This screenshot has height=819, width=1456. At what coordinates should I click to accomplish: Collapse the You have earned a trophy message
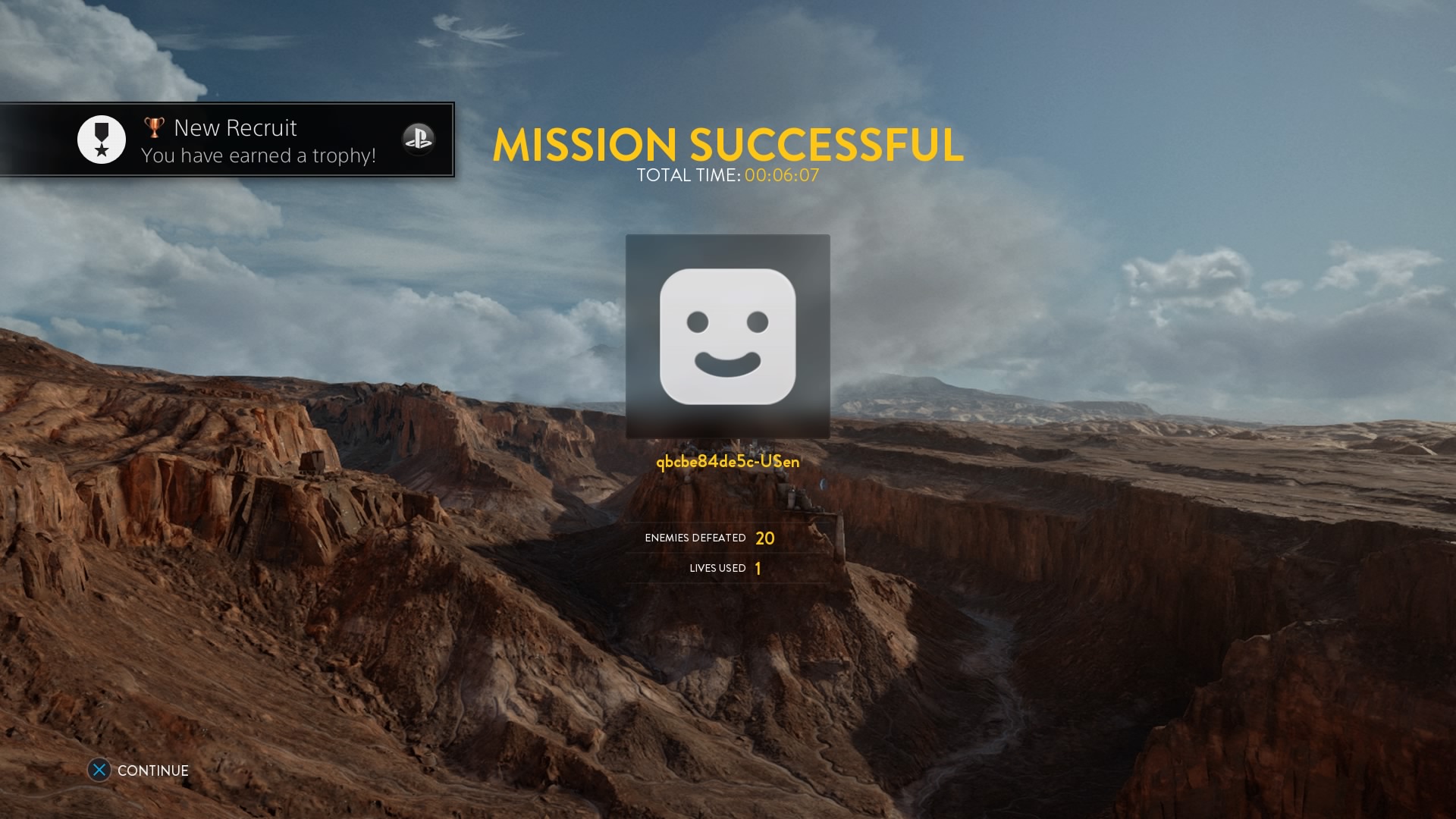click(x=259, y=155)
